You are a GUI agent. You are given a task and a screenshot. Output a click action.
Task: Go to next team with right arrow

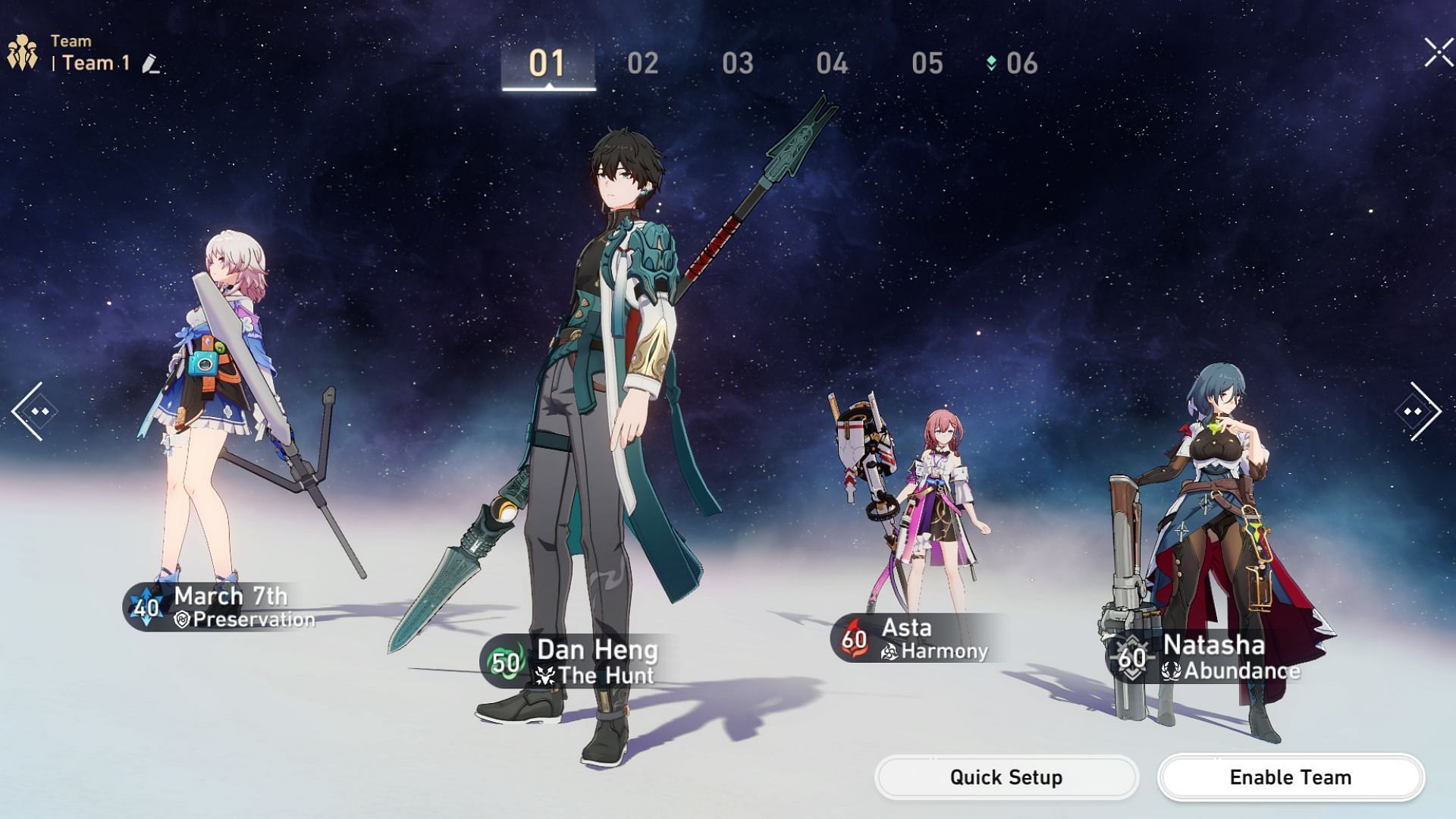pyautogui.click(x=1418, y=411)
